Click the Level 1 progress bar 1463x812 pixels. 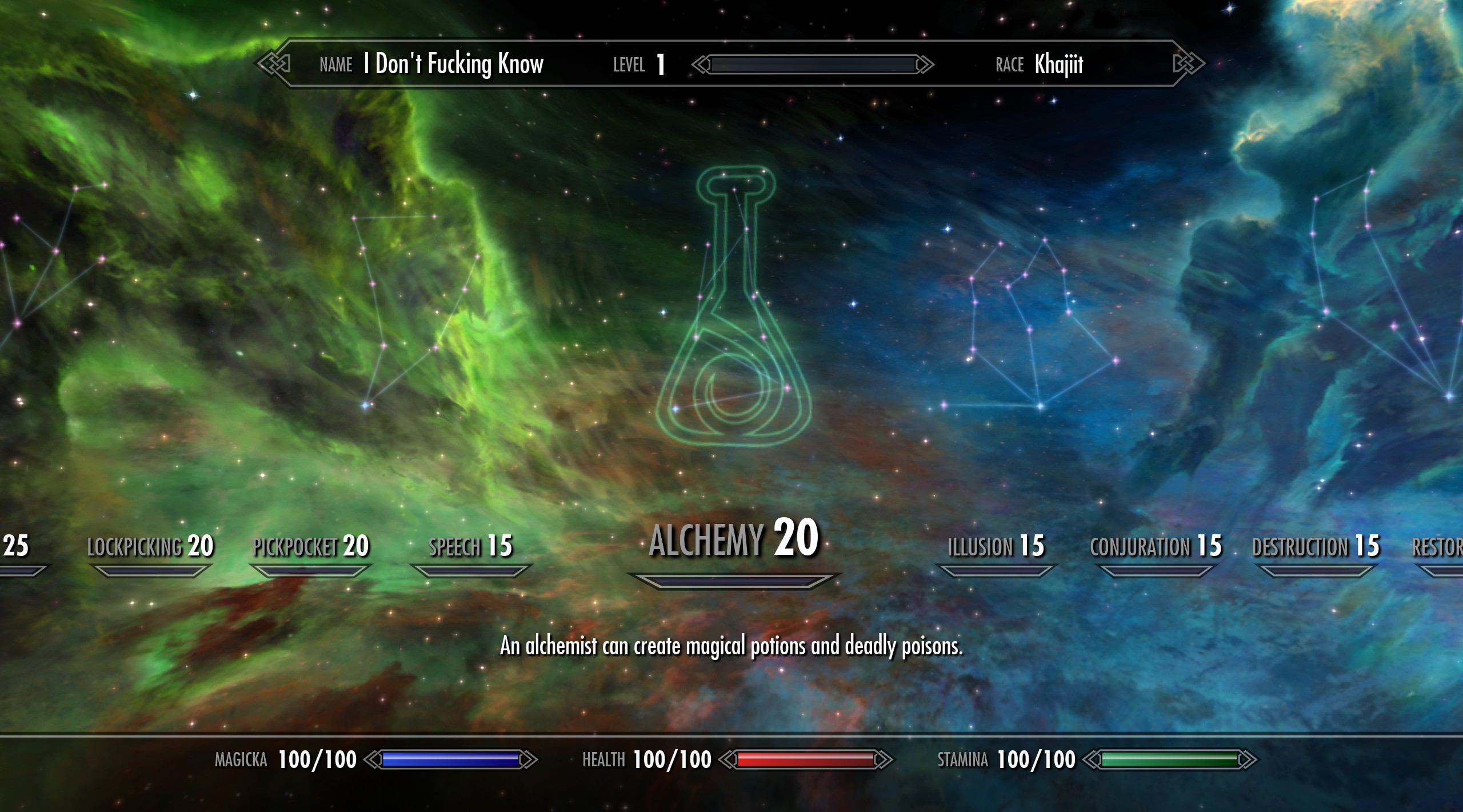click(812, 65)
